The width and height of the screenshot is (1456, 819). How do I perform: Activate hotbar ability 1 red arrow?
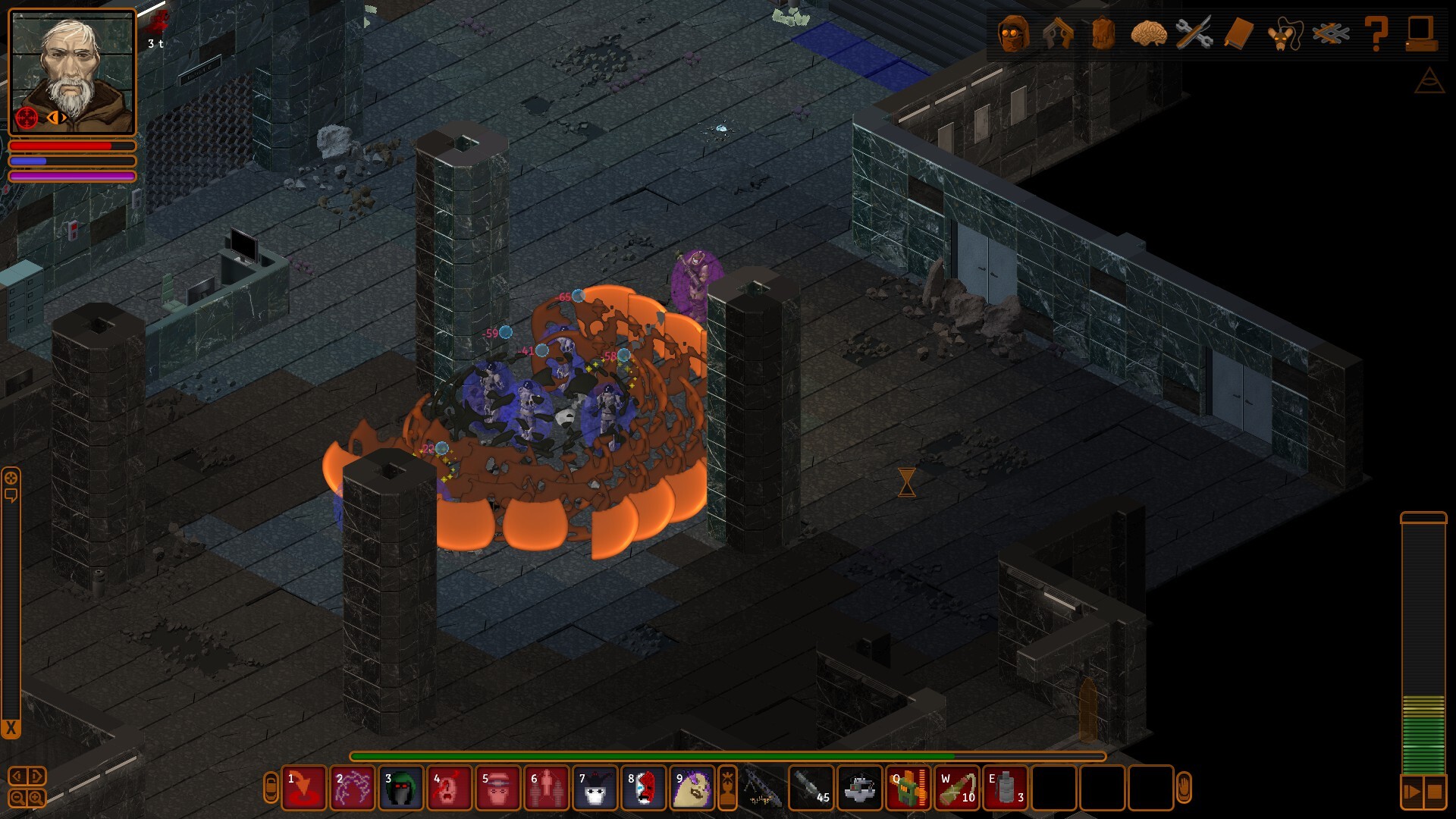(304, 788)
